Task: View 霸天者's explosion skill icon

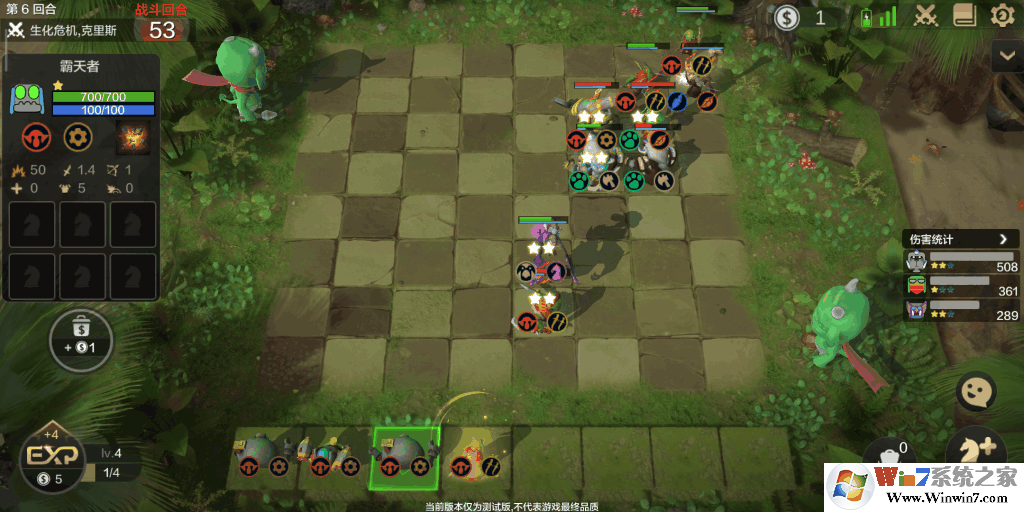Action: [132, 138]
